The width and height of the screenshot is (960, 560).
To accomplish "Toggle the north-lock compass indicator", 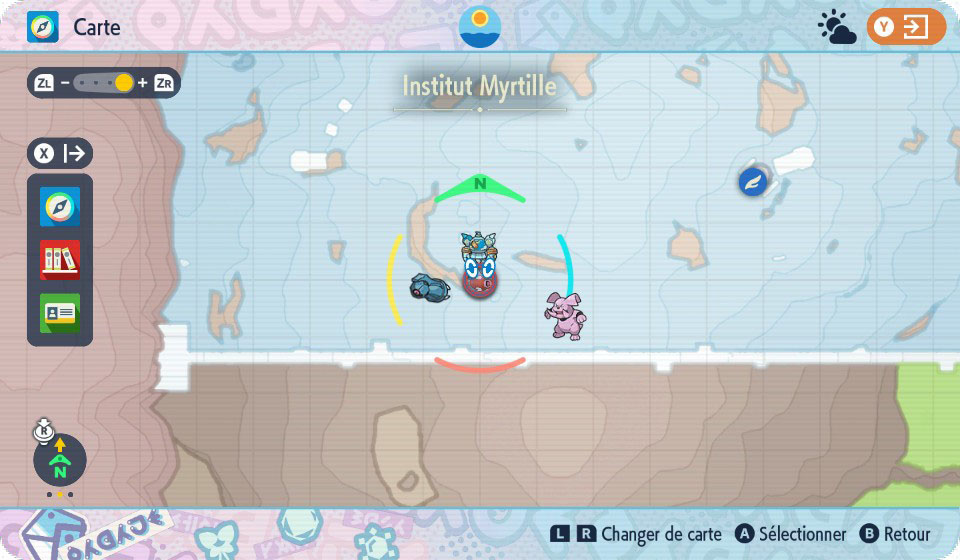I will 60,460.
